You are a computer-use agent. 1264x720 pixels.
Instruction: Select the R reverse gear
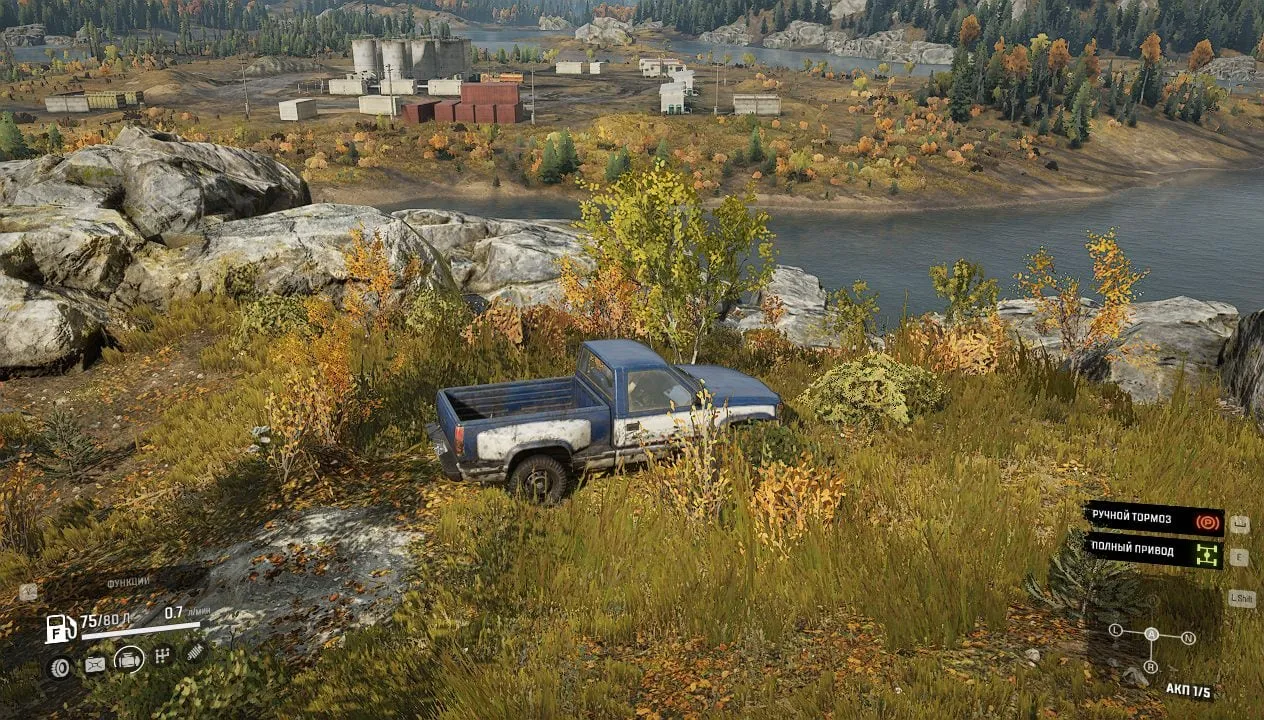[1151, 666]
